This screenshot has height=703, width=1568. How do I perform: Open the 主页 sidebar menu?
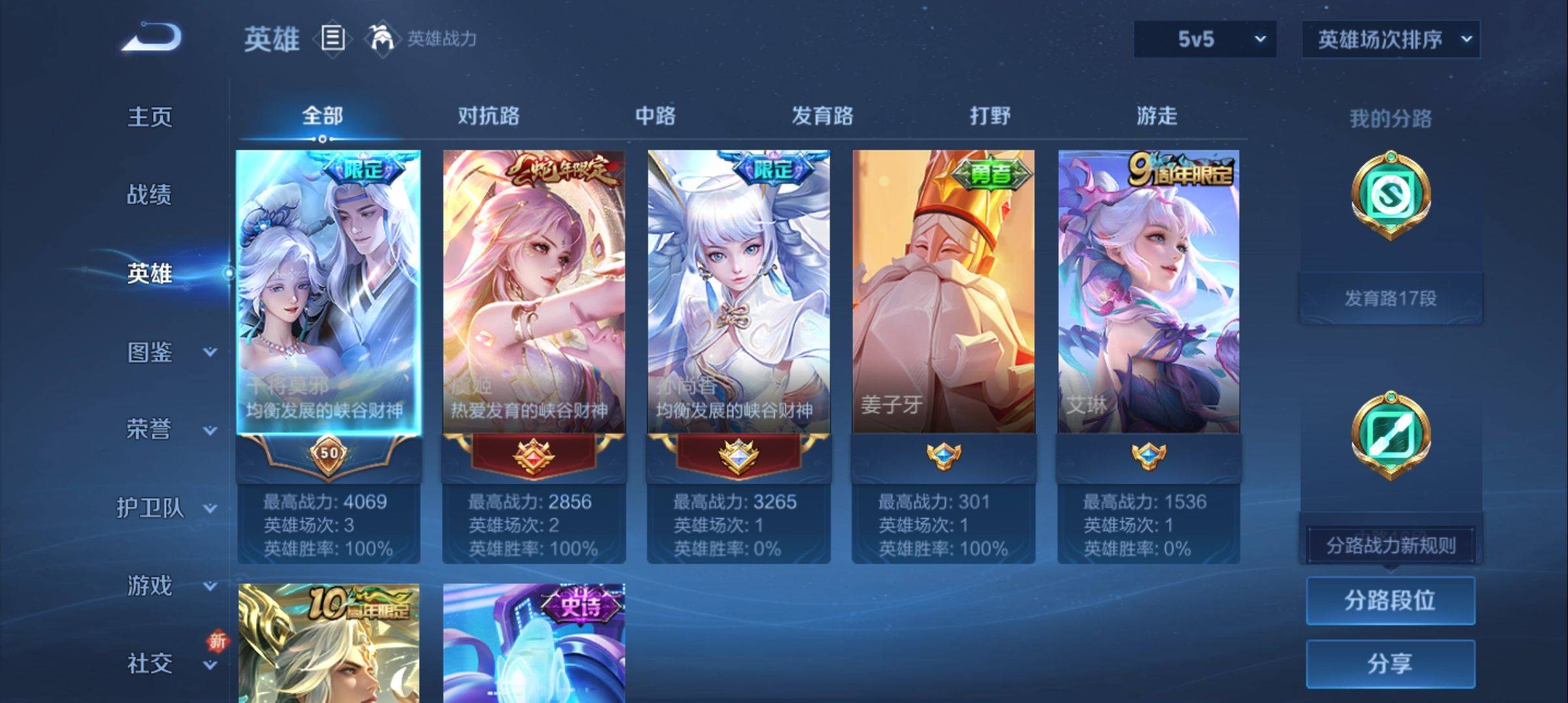point(150,117)
